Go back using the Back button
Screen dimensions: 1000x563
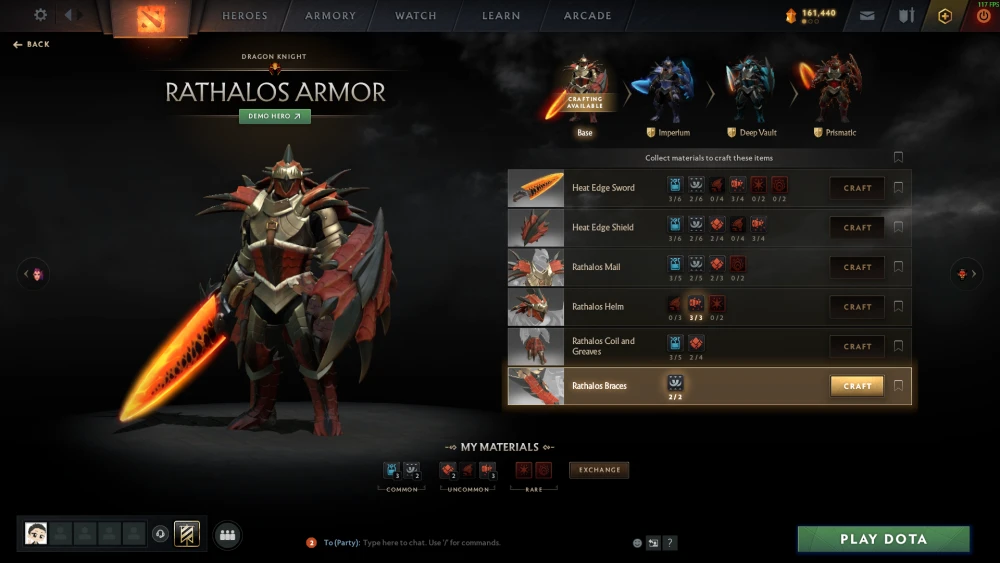(32, 45)
